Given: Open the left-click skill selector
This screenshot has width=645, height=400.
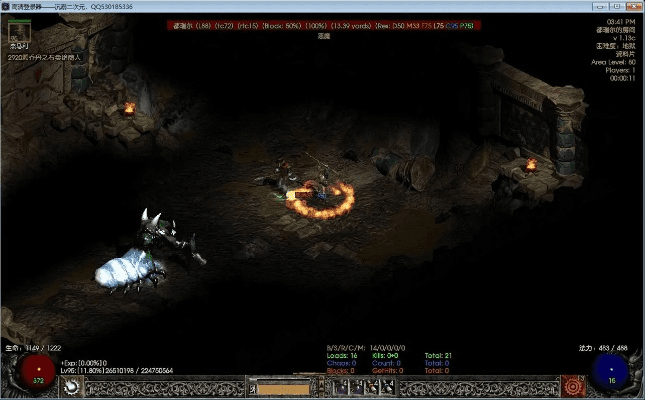Looking at the screenshot, I should [72, 386].
